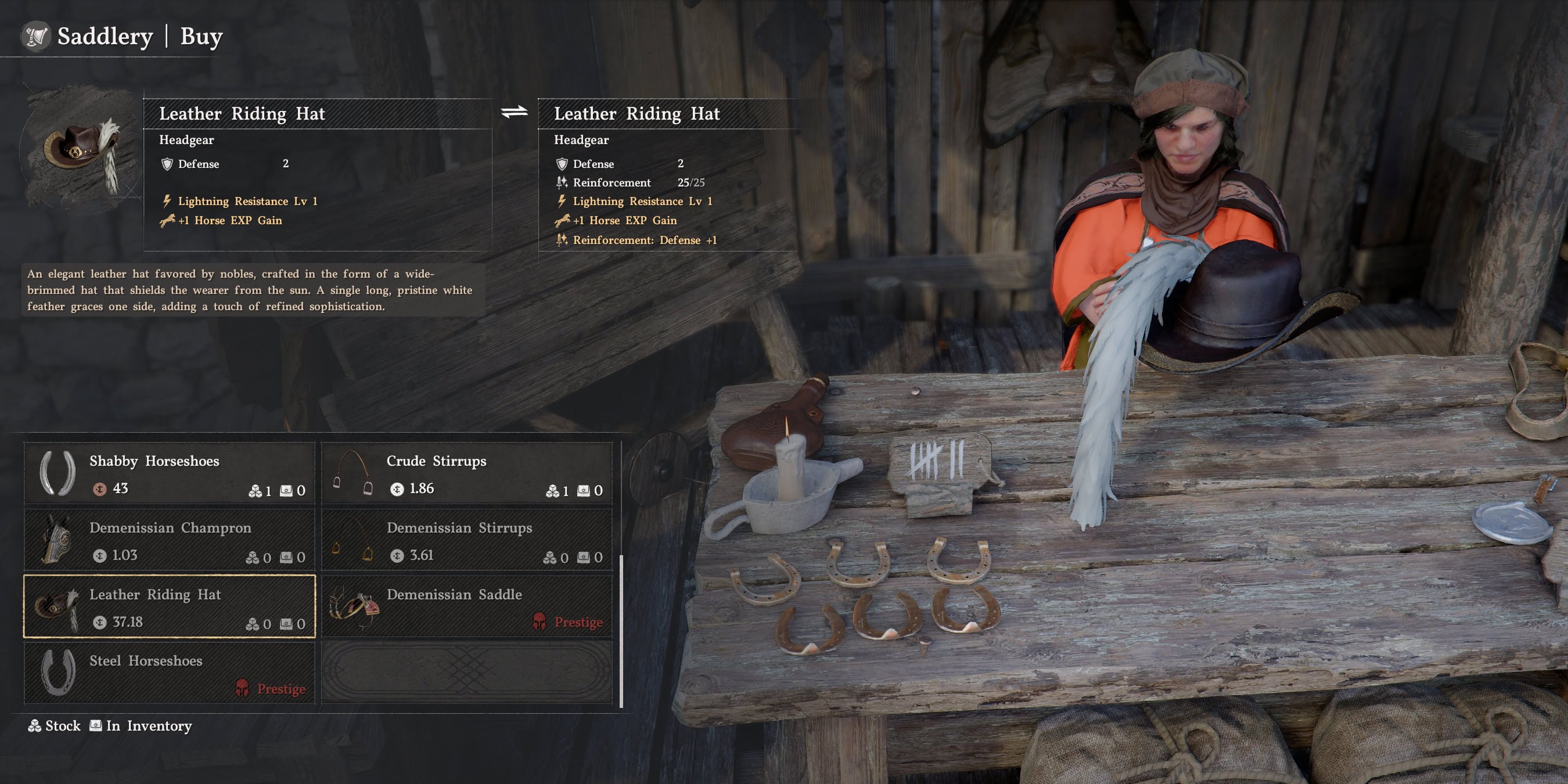Choose the Steel Horseshoes prestige item
Screen dimensions: 1568x784
coord(169,672)
